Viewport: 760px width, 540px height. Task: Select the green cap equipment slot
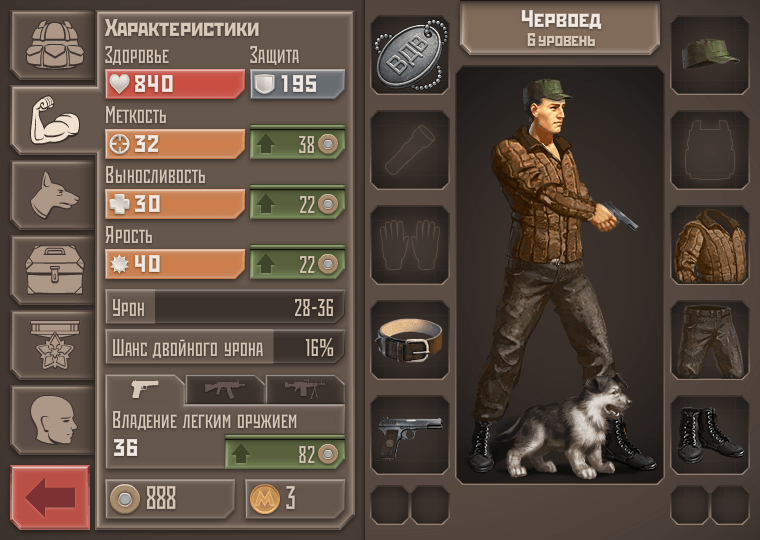pyautogui.click(x=710, y=56)
